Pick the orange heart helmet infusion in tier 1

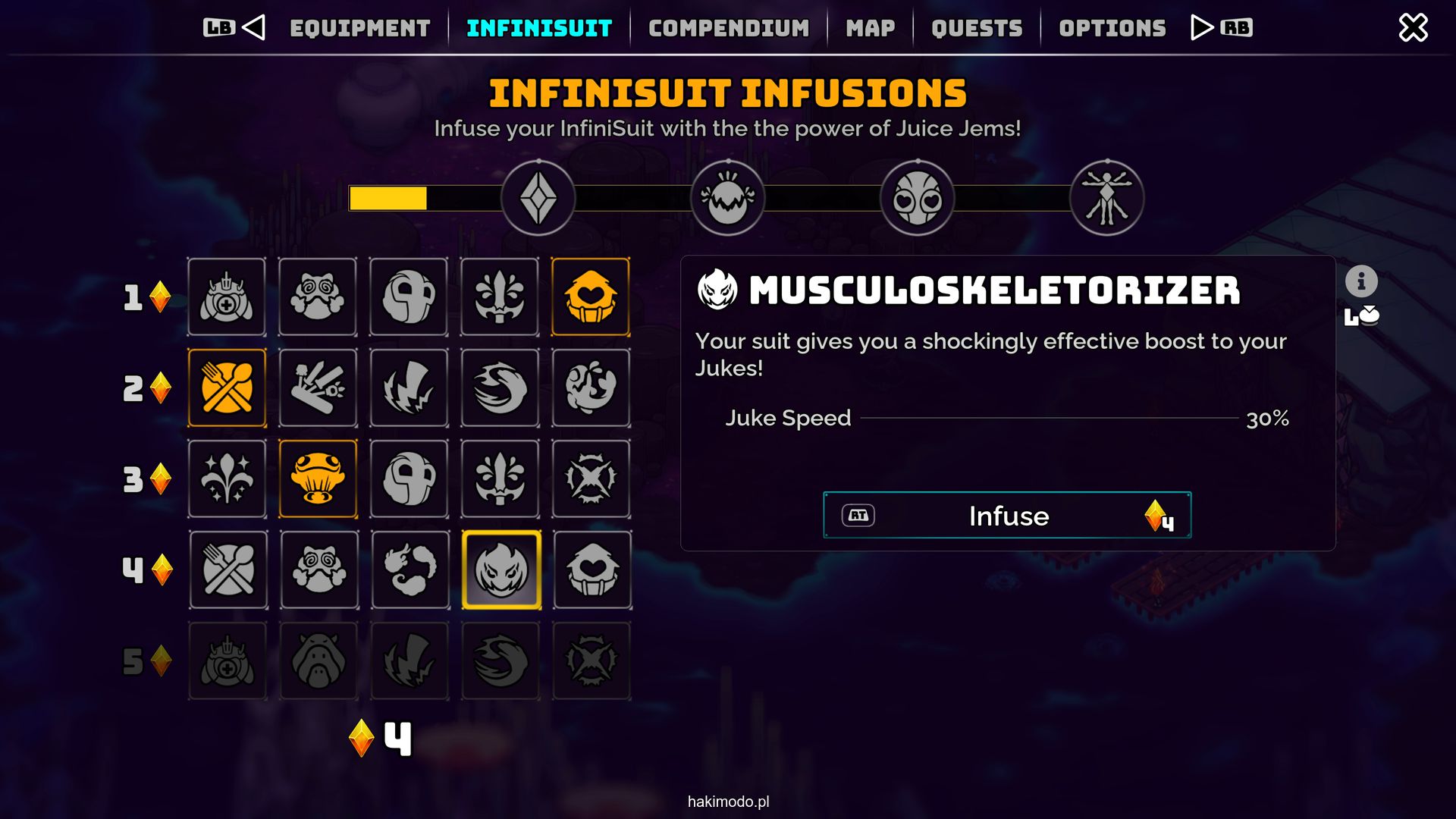coord(591,297)
